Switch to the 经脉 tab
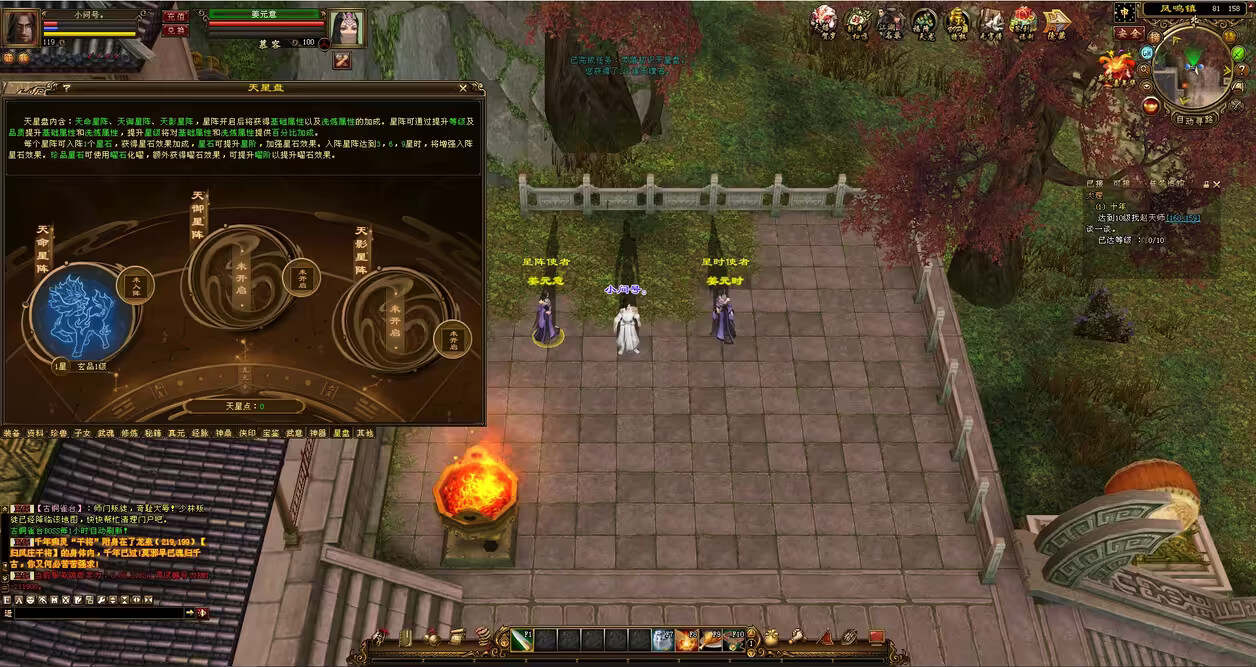 click(199, 433)
